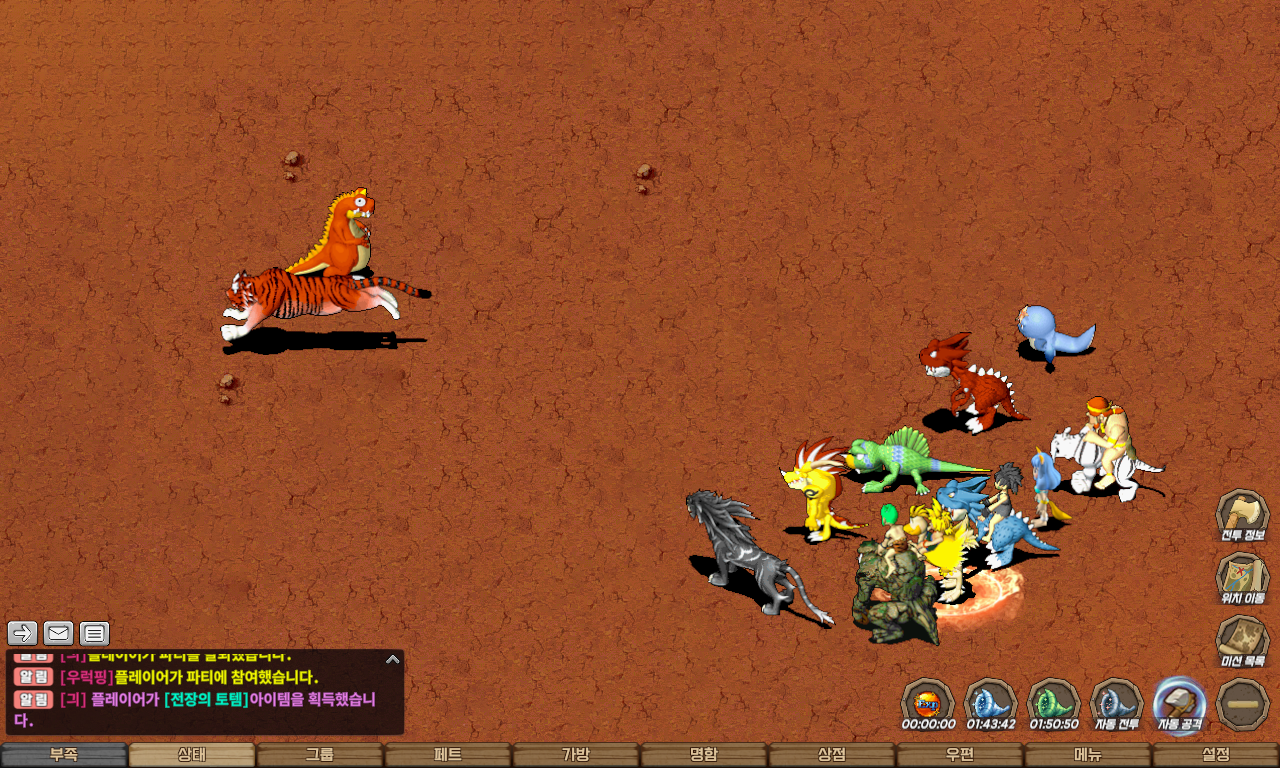The height and width of the screenshot is (768, 1280).
Task: Click the arrow button above the chat box
Action: click(23, 633)
